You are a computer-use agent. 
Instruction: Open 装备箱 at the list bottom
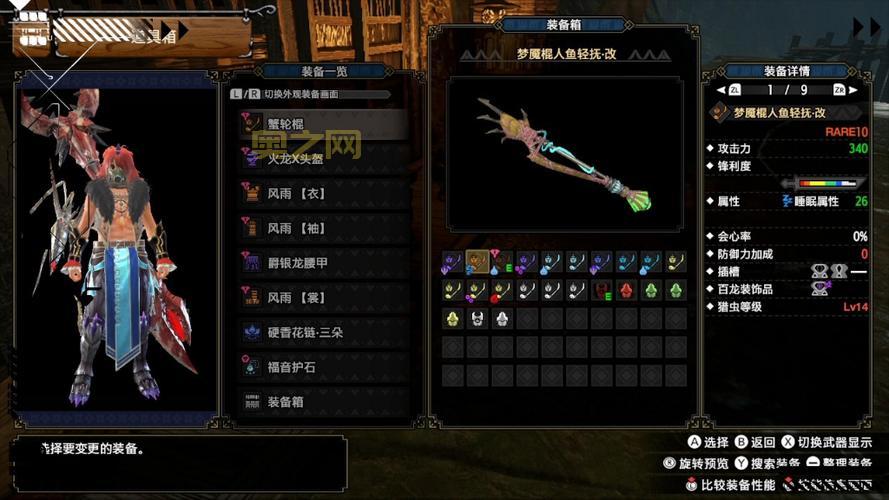(x=322, y=401)
